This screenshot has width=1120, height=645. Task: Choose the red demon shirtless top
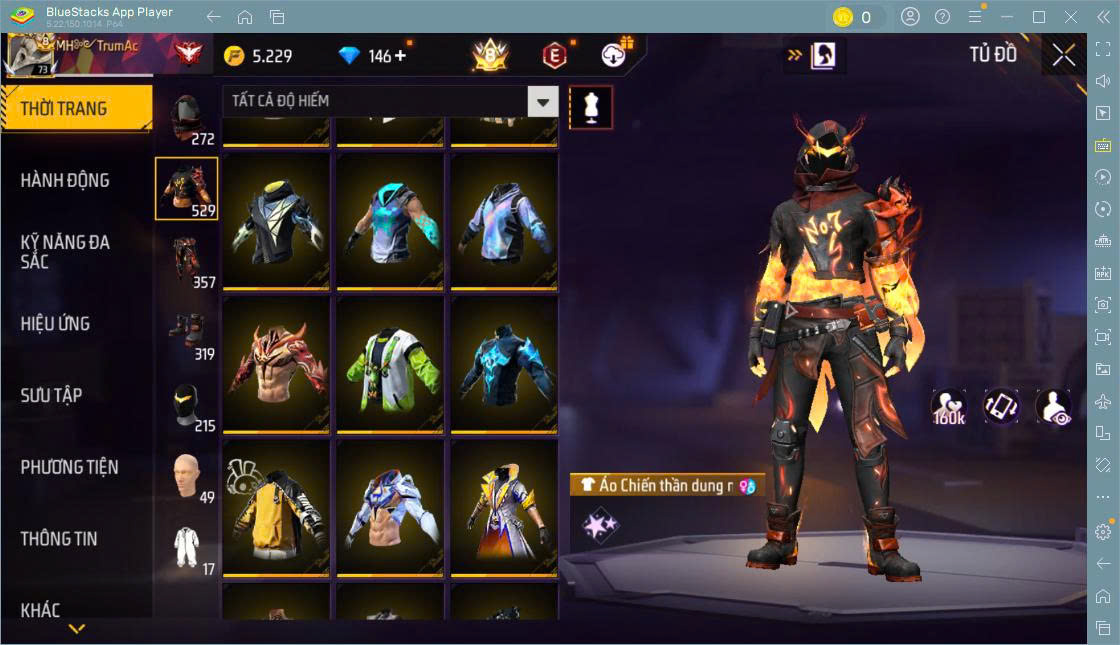(275, 364)
